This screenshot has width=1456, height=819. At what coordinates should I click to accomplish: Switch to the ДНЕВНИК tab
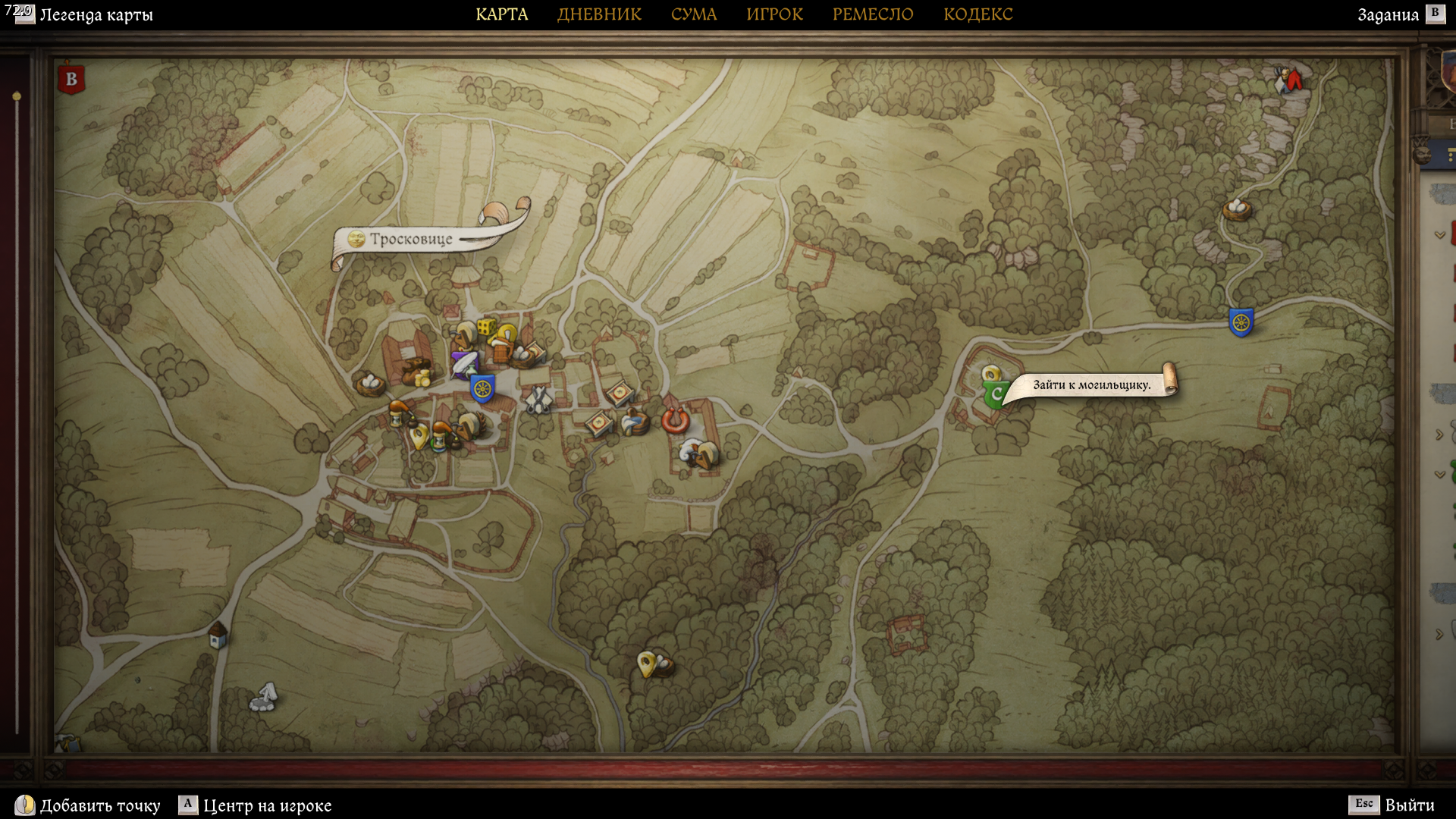[x=599, y=14]
